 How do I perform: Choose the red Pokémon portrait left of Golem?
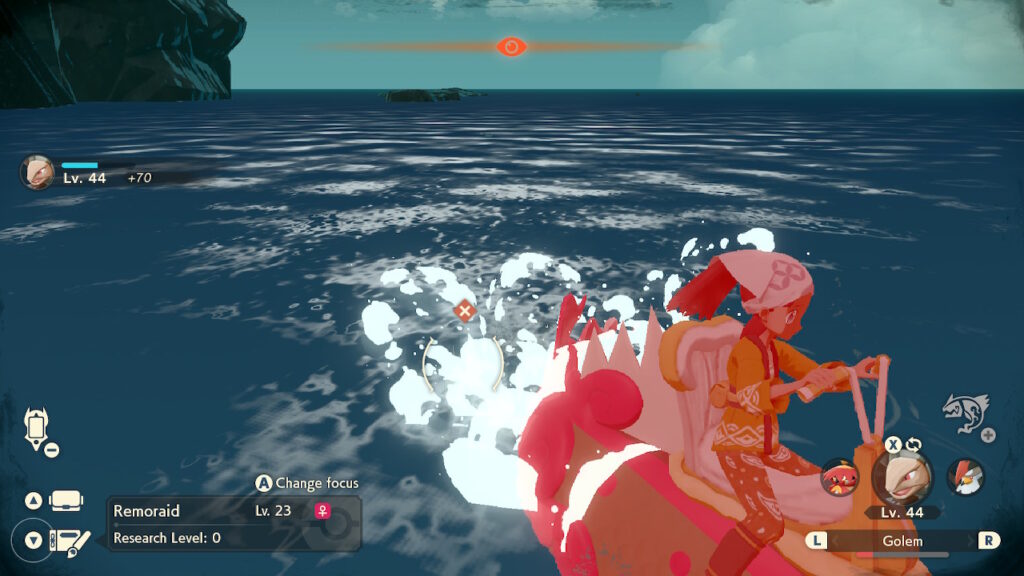point(840,477)
